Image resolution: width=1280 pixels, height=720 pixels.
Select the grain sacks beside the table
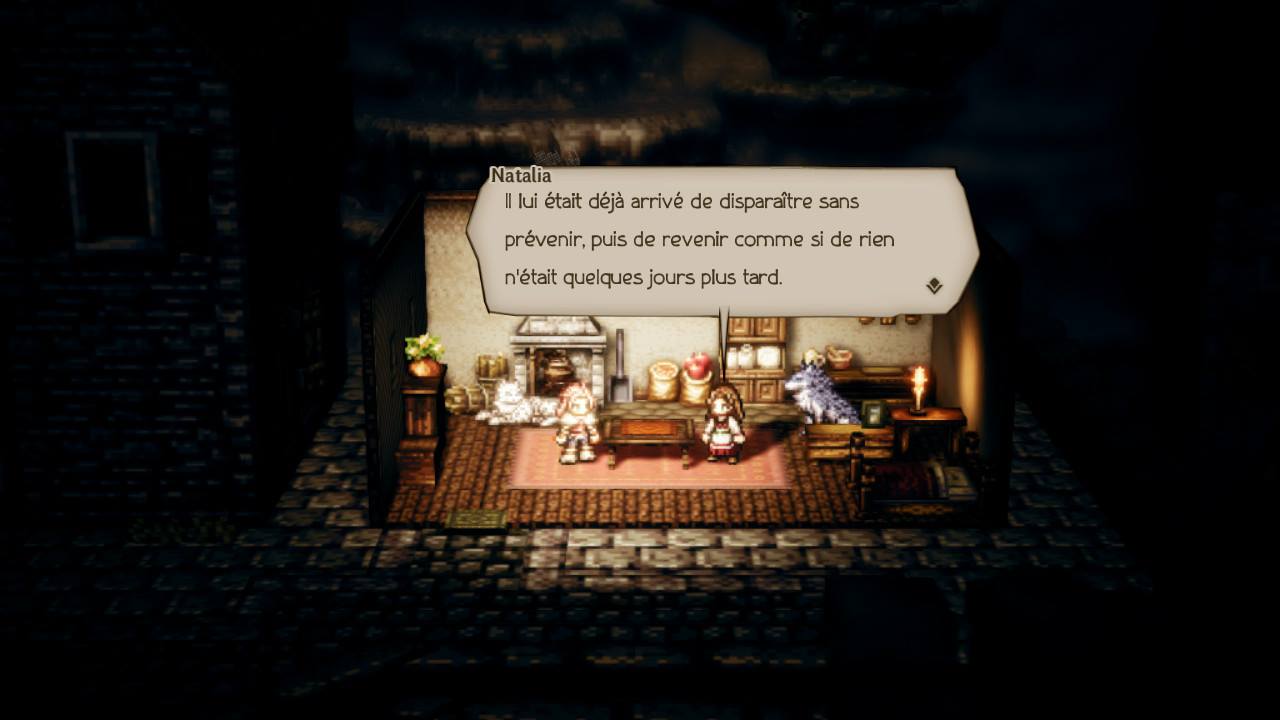click(662, 379)
